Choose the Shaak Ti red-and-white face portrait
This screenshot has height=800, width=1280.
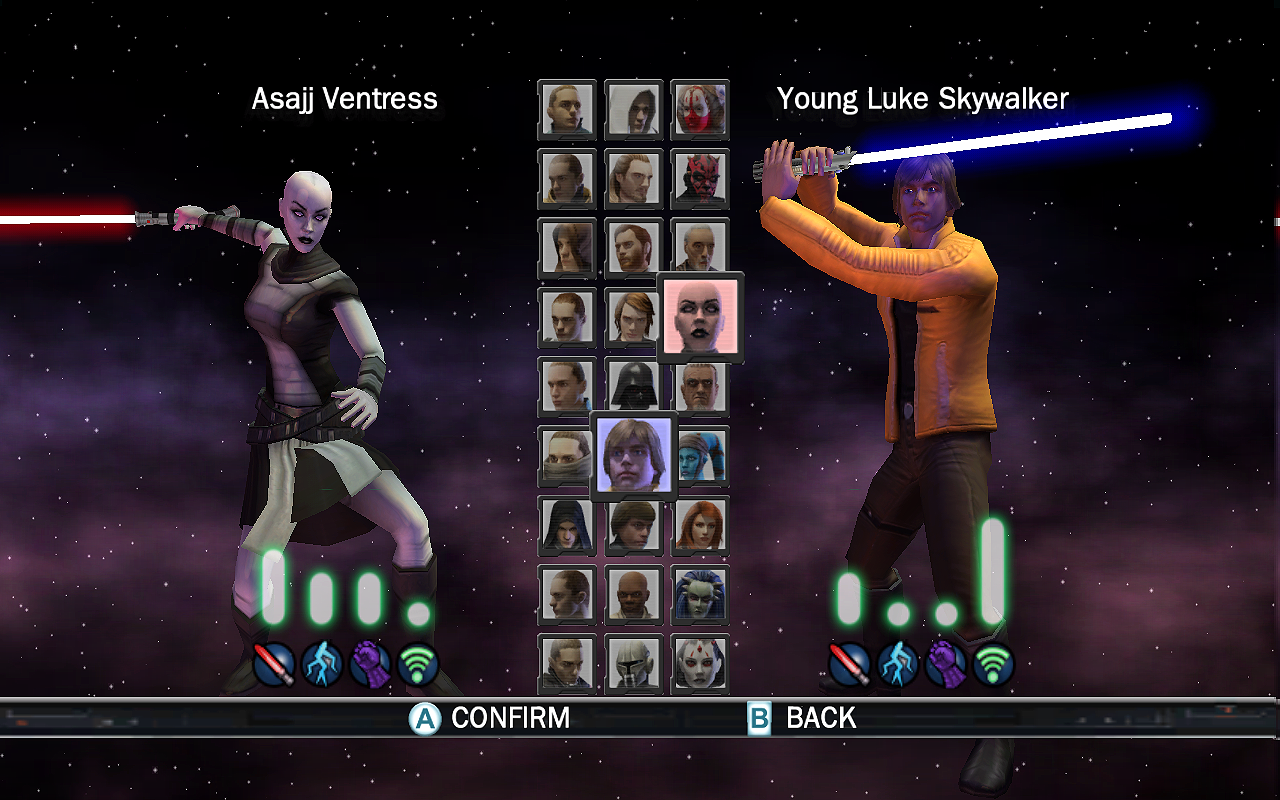tap(700, 109)
